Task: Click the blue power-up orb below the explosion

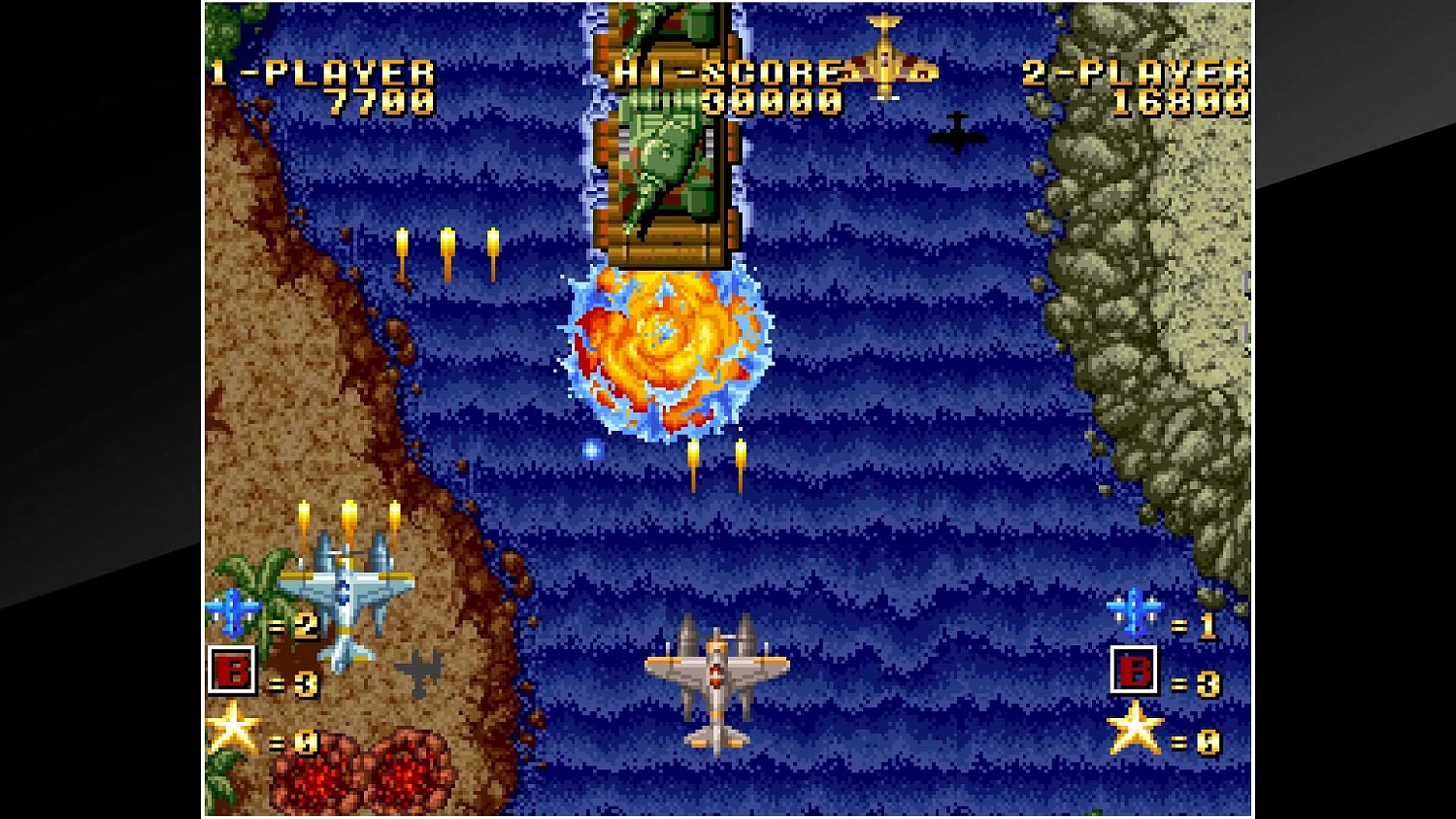Action: [x=590, y=449]
